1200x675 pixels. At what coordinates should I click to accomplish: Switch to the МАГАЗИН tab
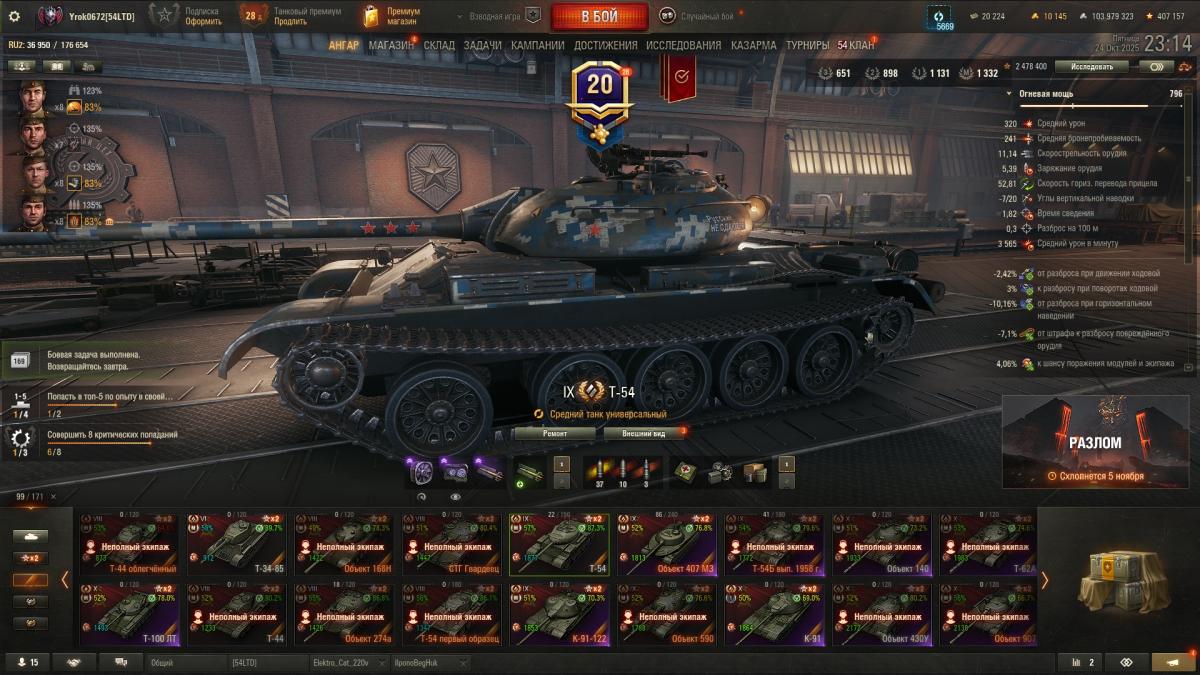[x=391, y=45]
